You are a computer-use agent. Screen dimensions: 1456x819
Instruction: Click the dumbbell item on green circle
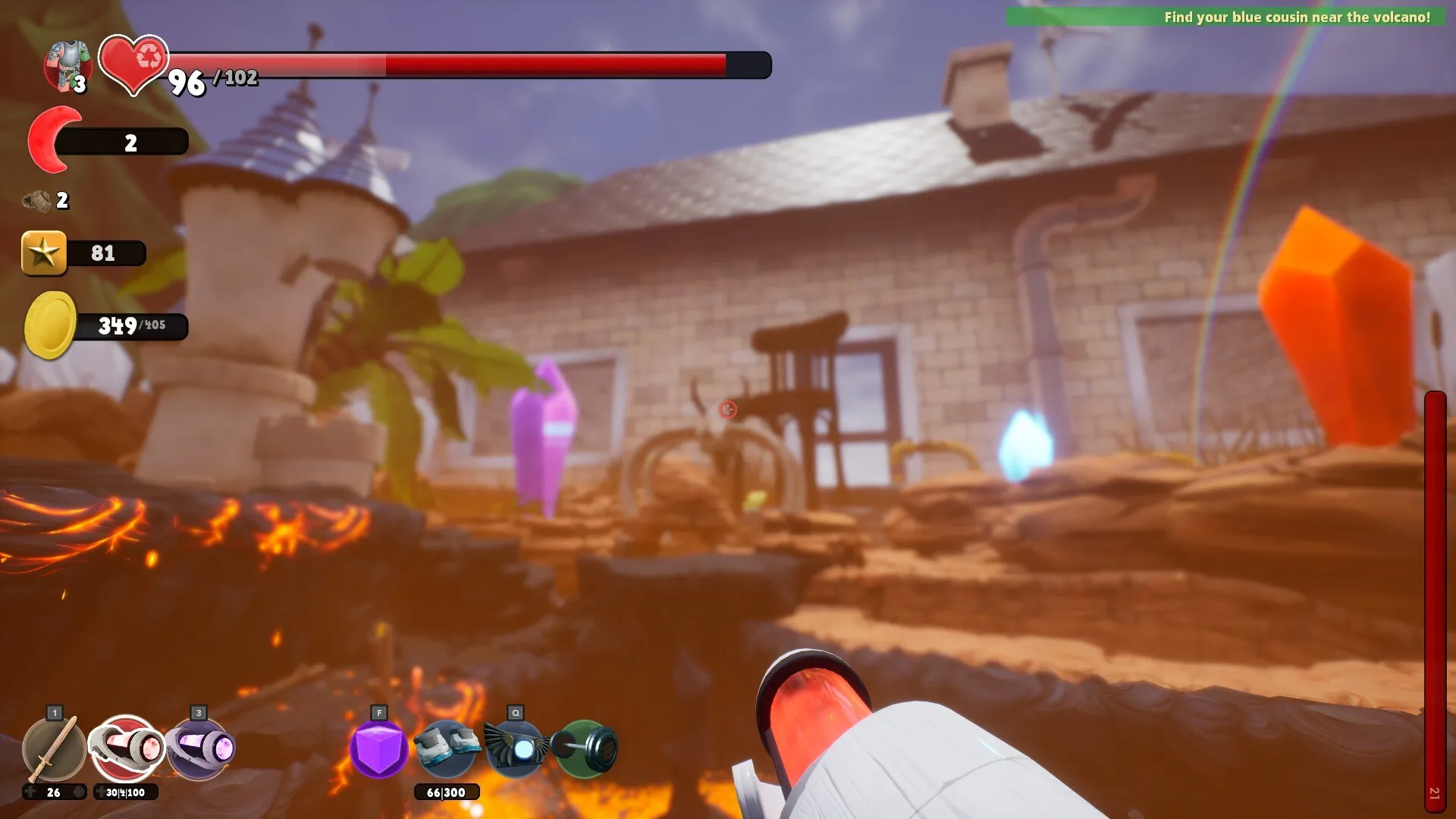585,748
